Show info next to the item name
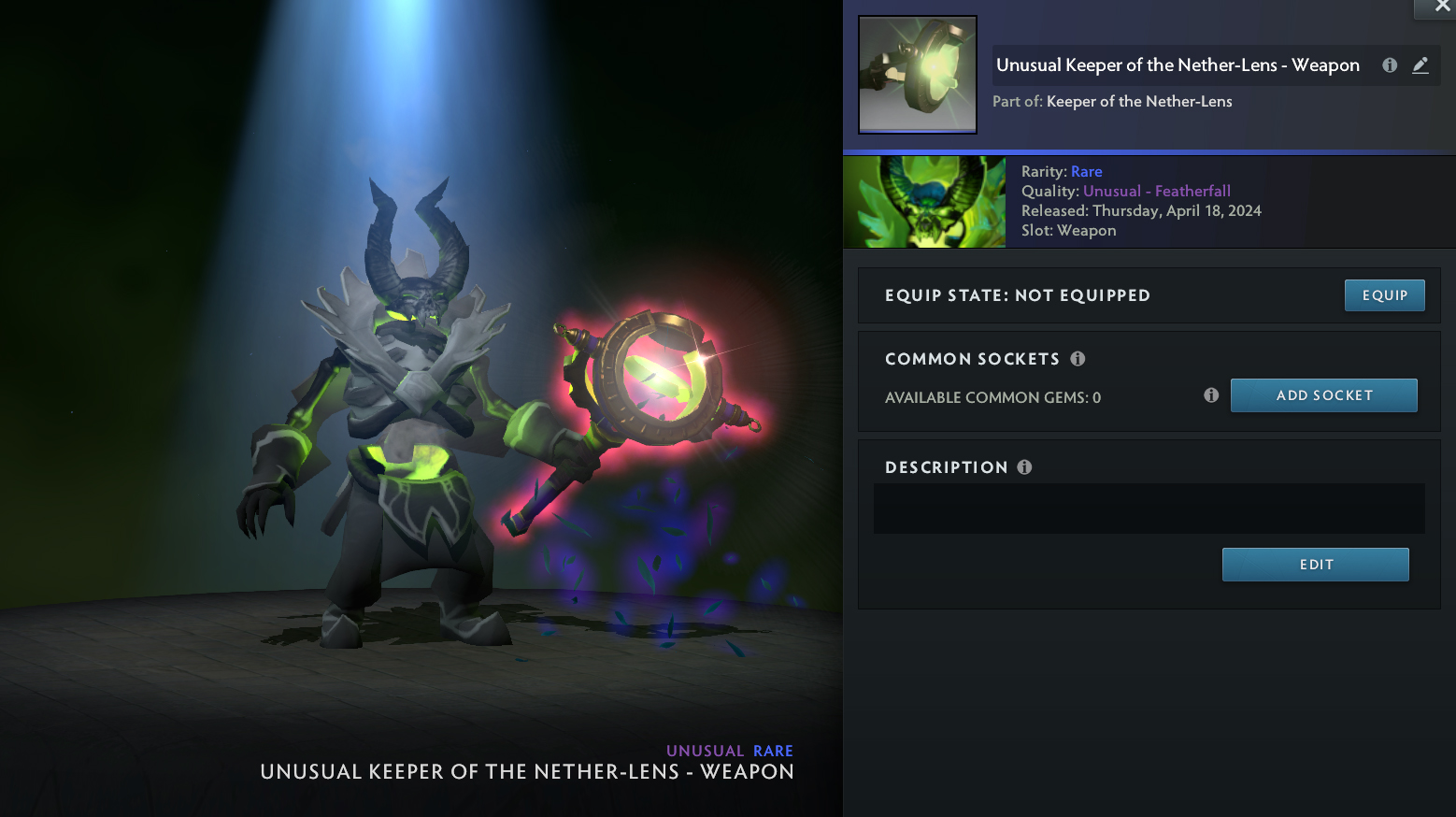The width and height of the screenshot is (1456, 817). [1390, 65]
